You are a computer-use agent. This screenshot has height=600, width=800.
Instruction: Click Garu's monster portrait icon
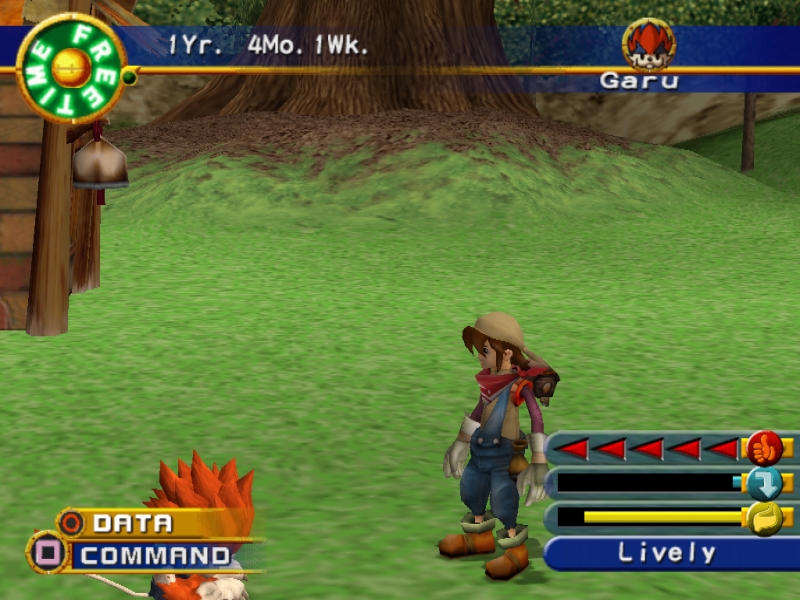[x=648, y=45]
